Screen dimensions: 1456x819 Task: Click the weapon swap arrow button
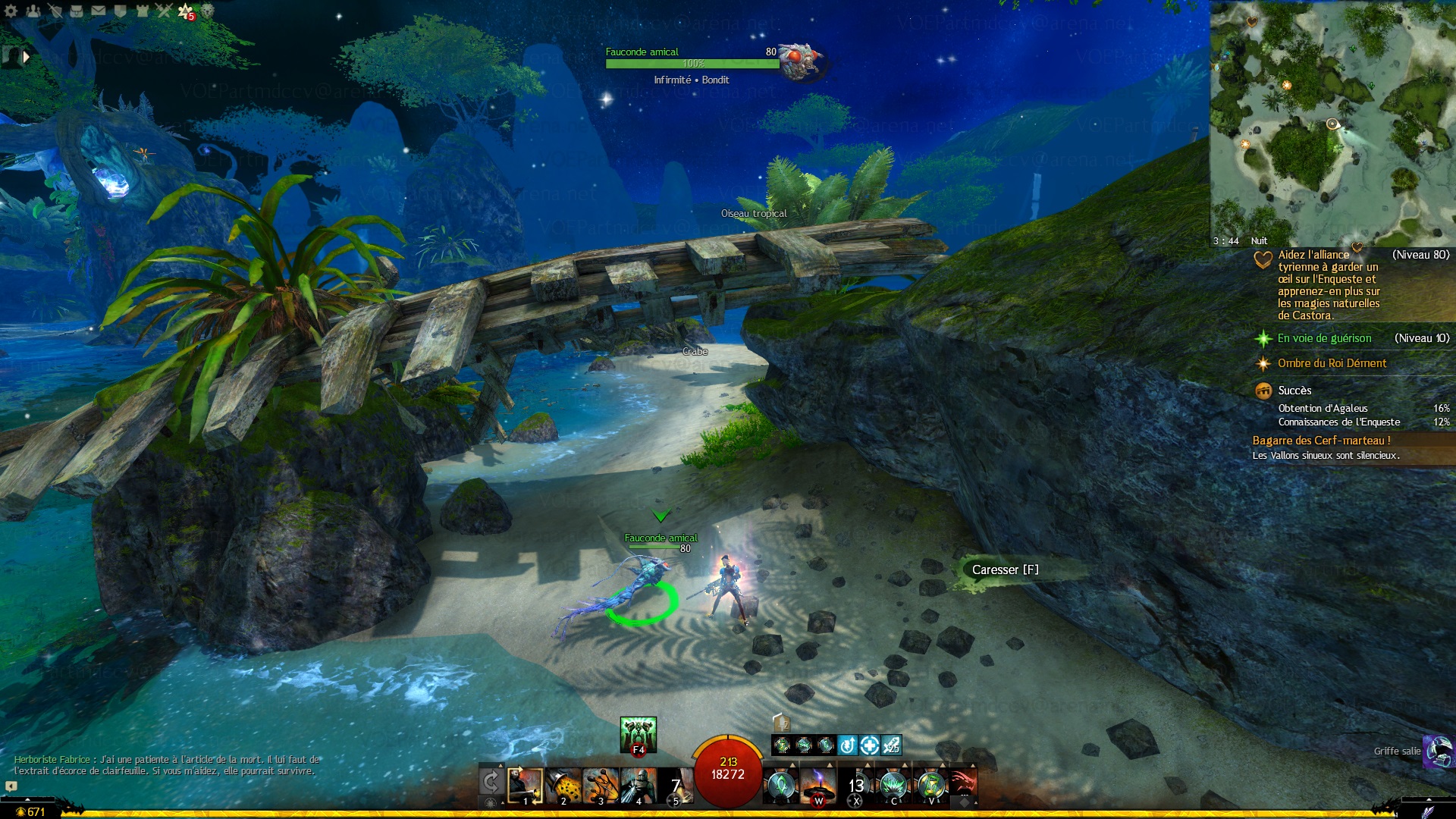pyautogui.click(x=491, y=783)
